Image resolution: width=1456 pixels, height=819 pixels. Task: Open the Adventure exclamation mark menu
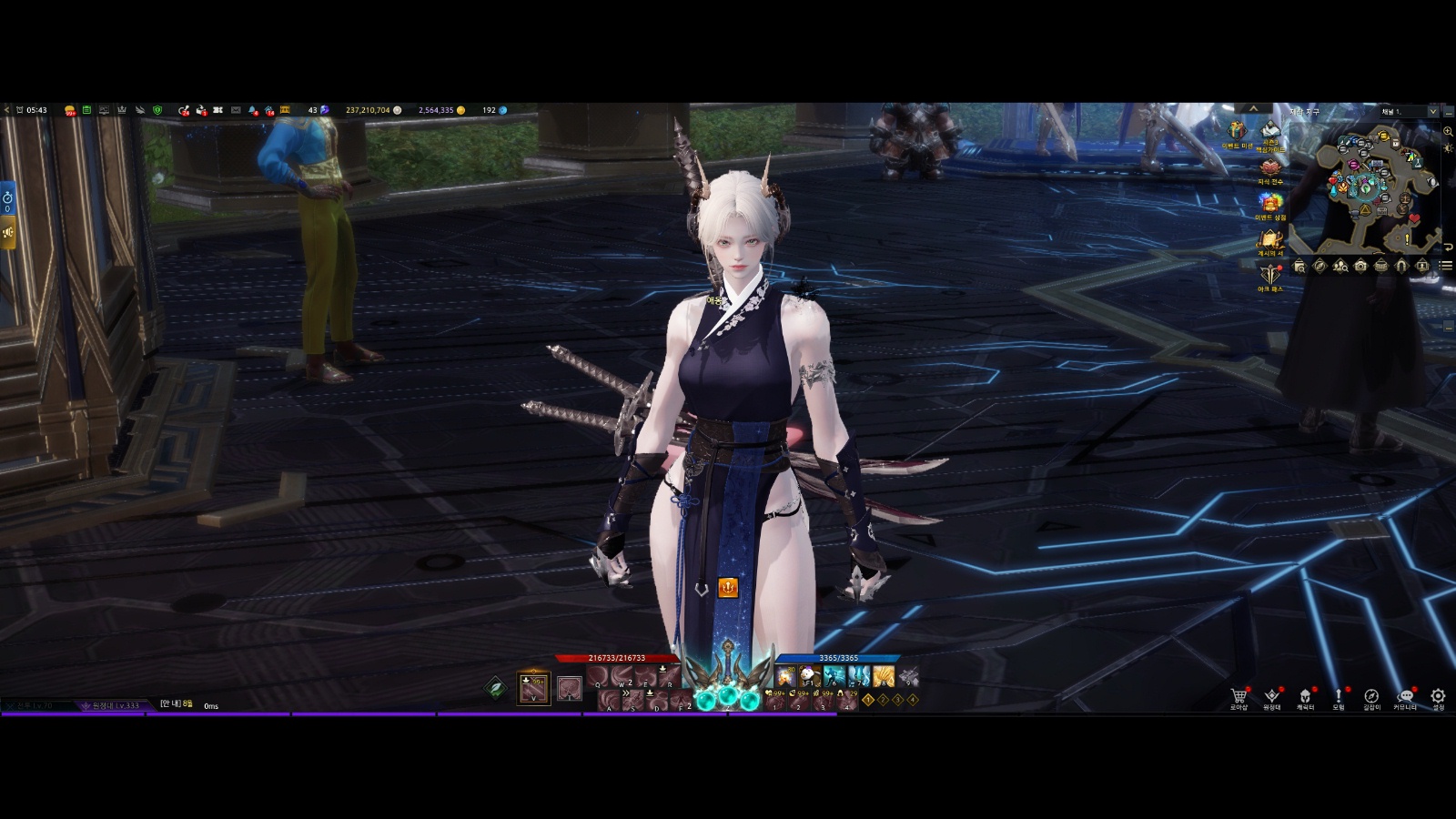1339,696
